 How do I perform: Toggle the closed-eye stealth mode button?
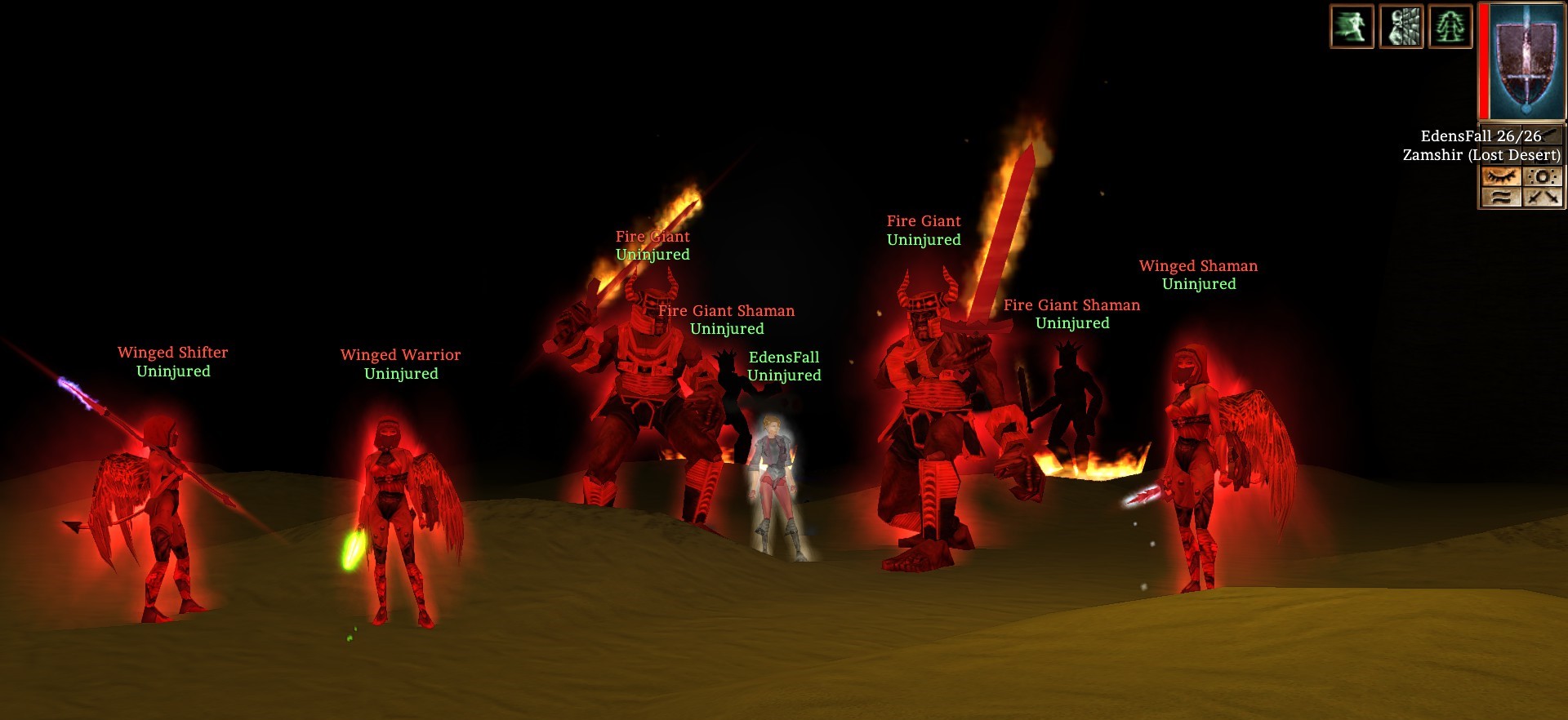(1501, 176)
